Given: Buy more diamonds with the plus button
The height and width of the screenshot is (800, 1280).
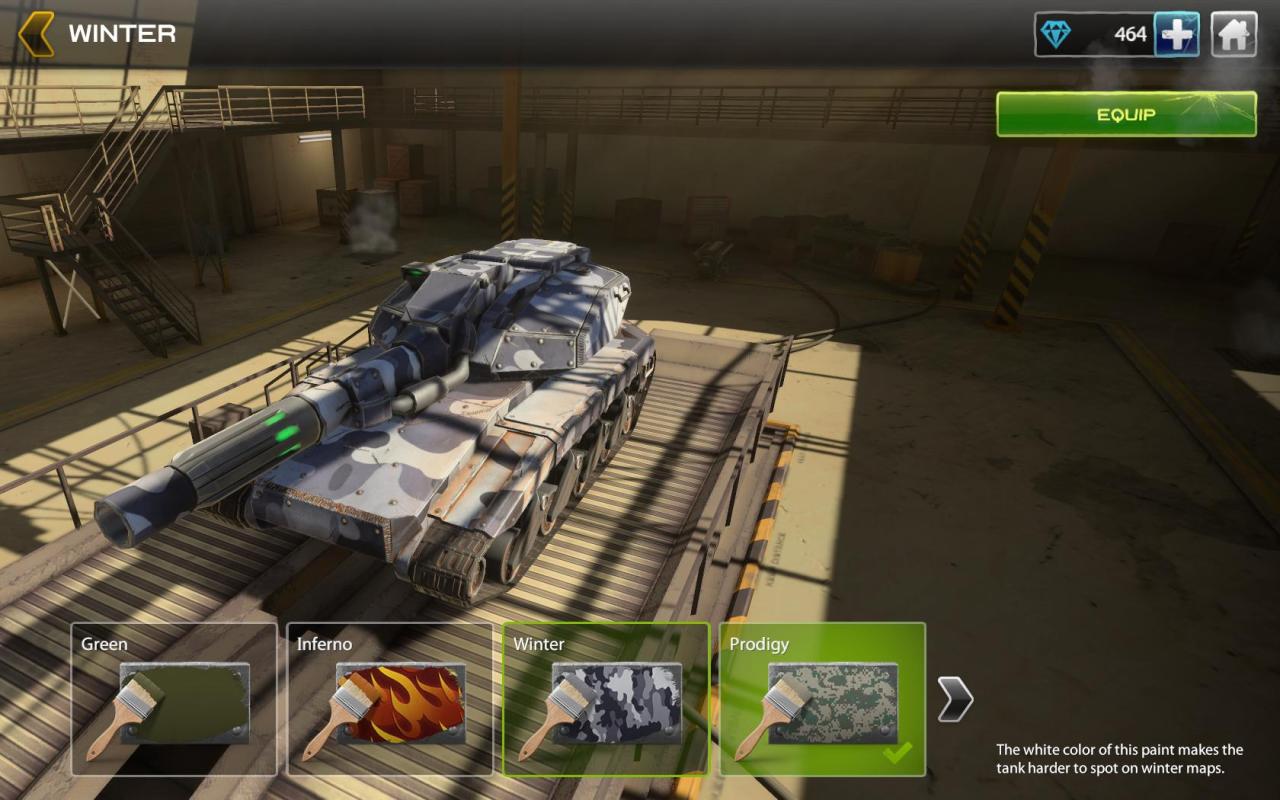Looking at the screenshot, I should [1177, 35].
